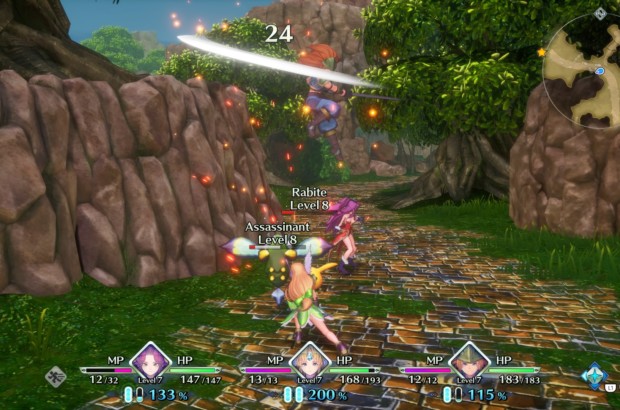Use the blue crystal item shortcut
620x410 pixels.
tap(594, 376)
